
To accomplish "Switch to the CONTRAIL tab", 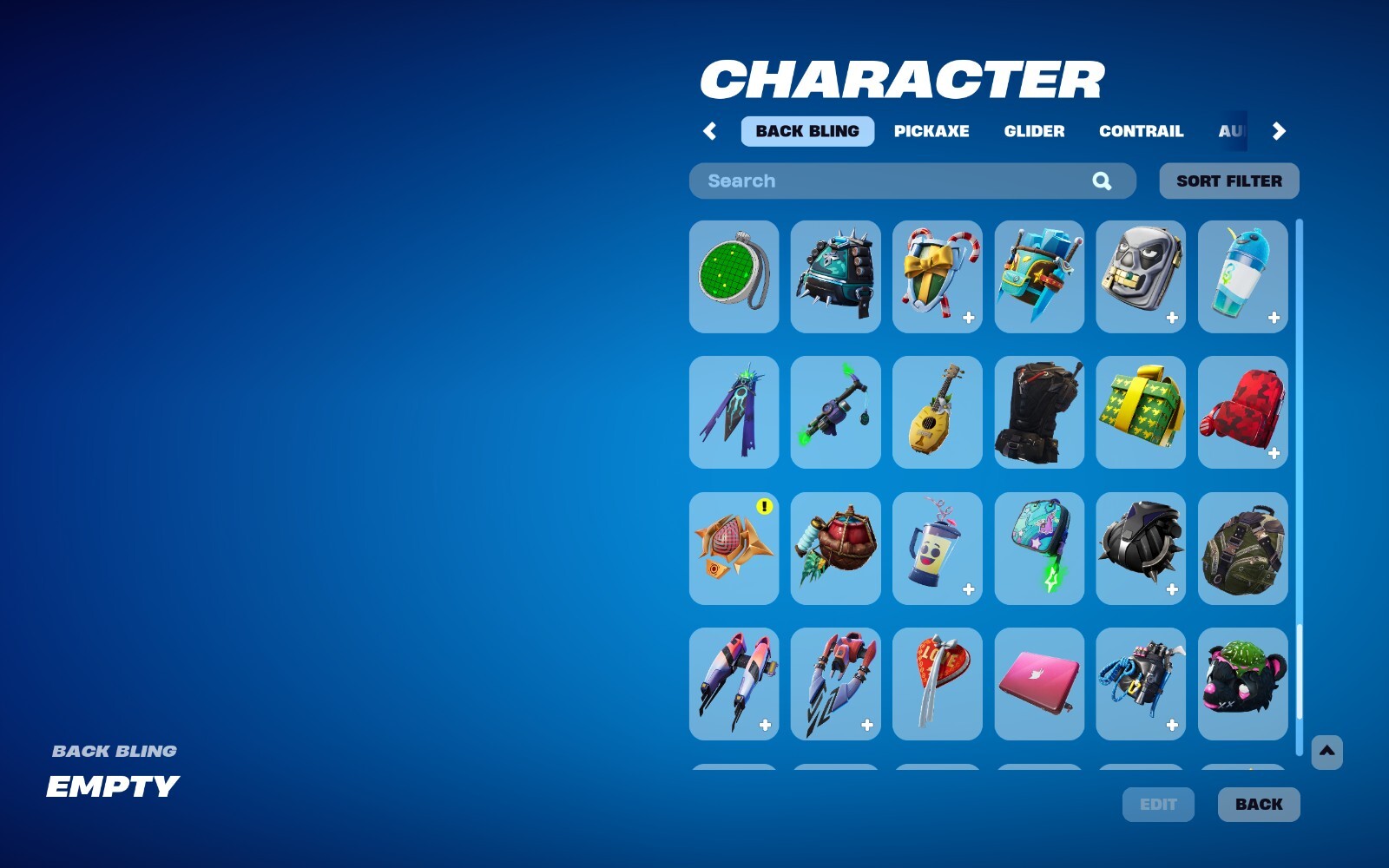I will [x=1142, y=131].
